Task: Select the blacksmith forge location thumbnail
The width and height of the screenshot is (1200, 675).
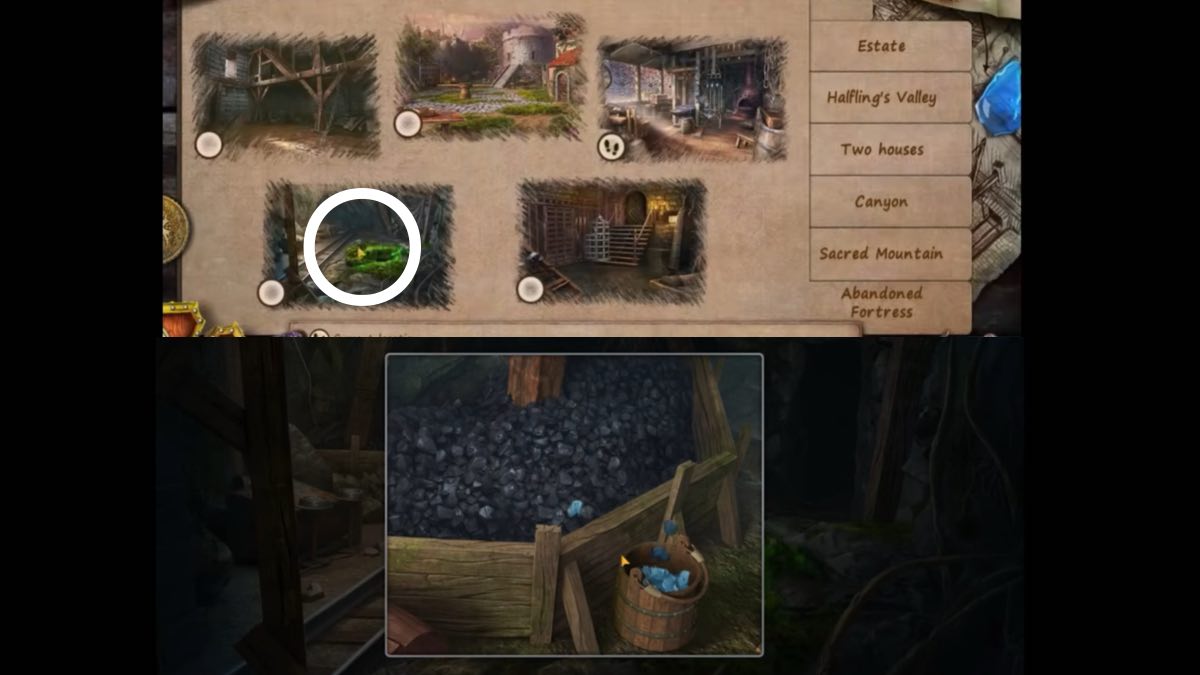Action: click(x=692, y=98)
